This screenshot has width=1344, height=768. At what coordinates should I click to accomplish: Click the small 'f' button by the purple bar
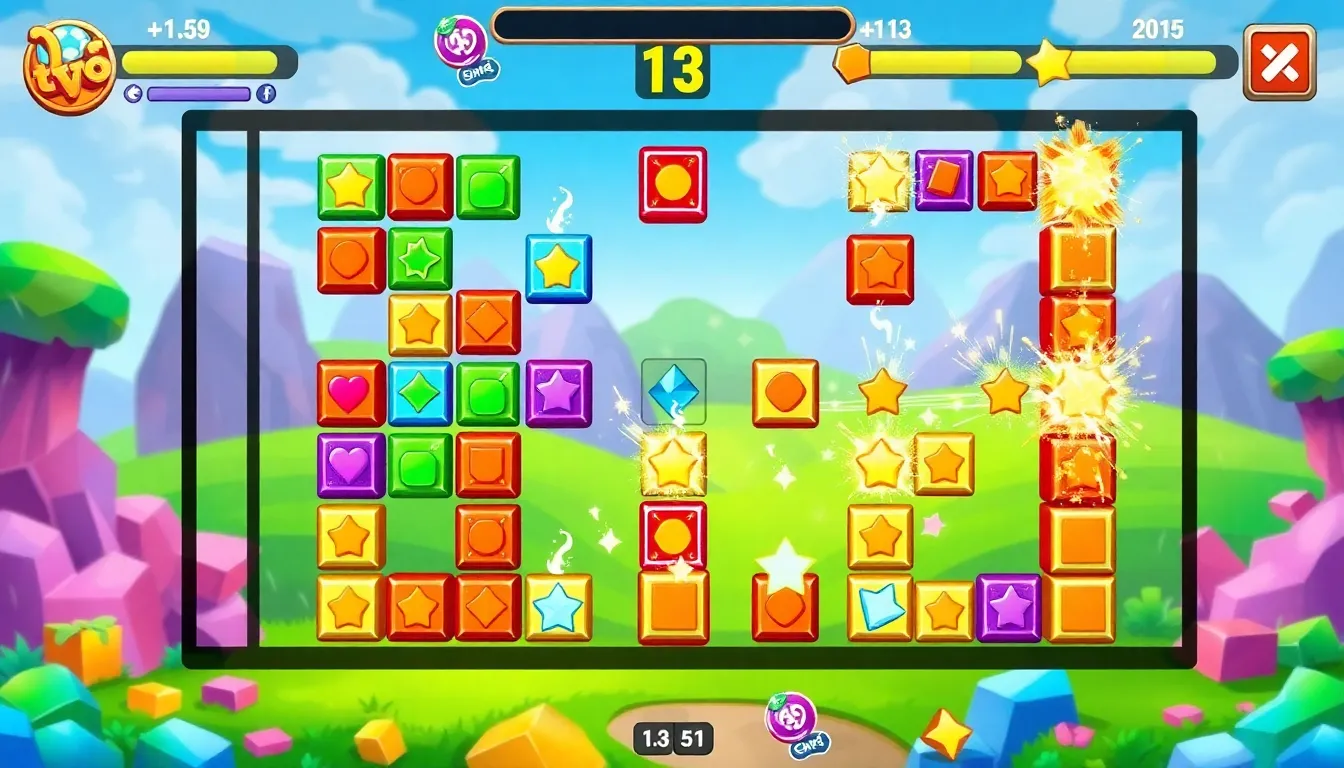point(266,94)
